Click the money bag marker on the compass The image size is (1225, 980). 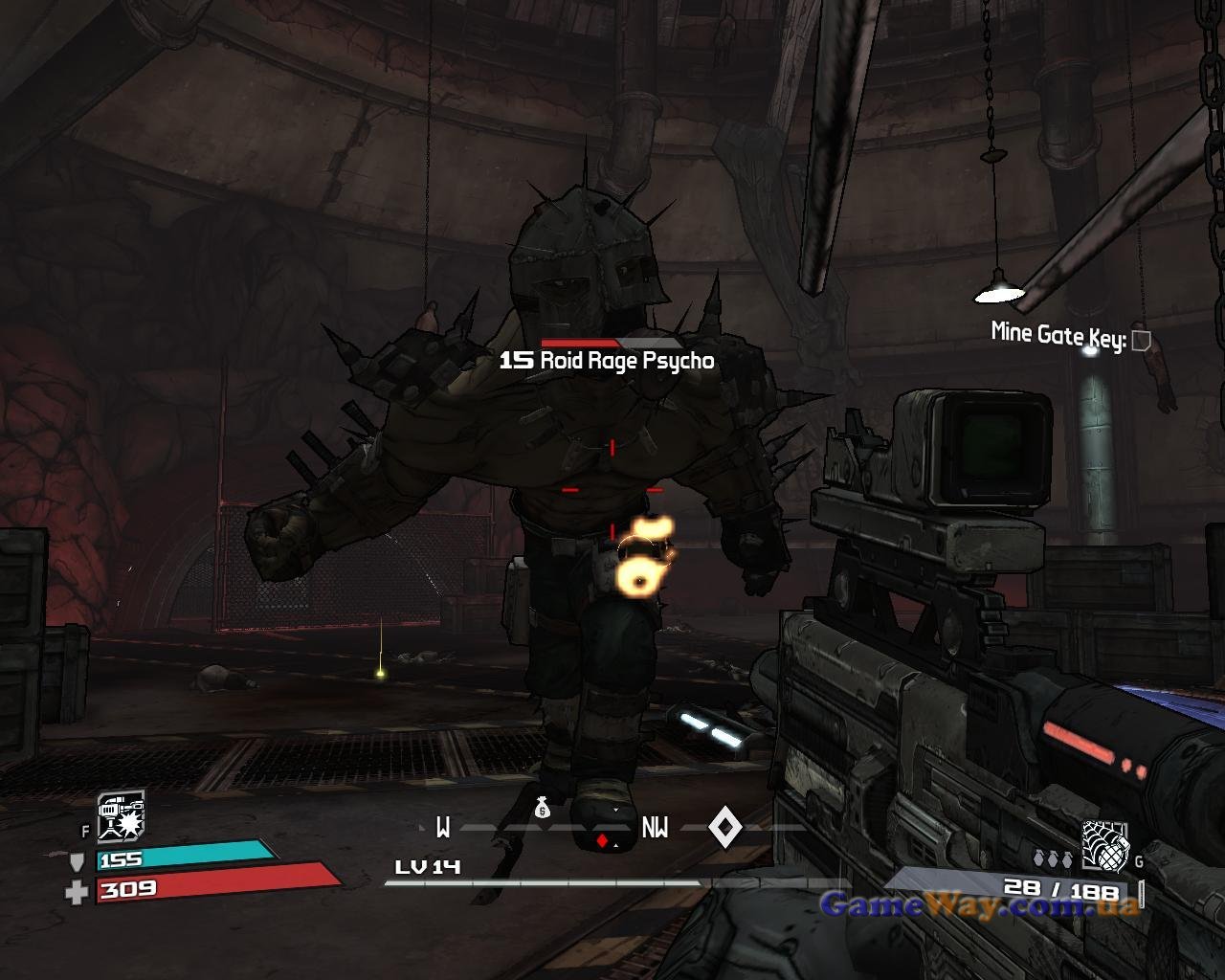543,809
